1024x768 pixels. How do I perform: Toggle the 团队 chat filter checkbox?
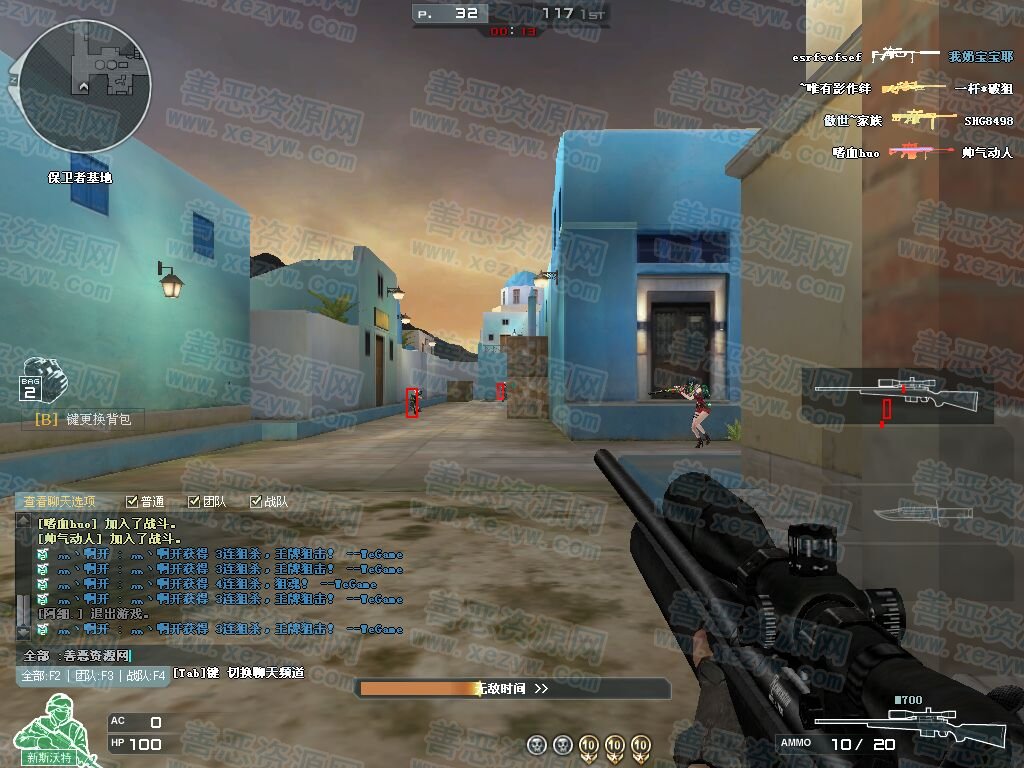pos(194,501)
